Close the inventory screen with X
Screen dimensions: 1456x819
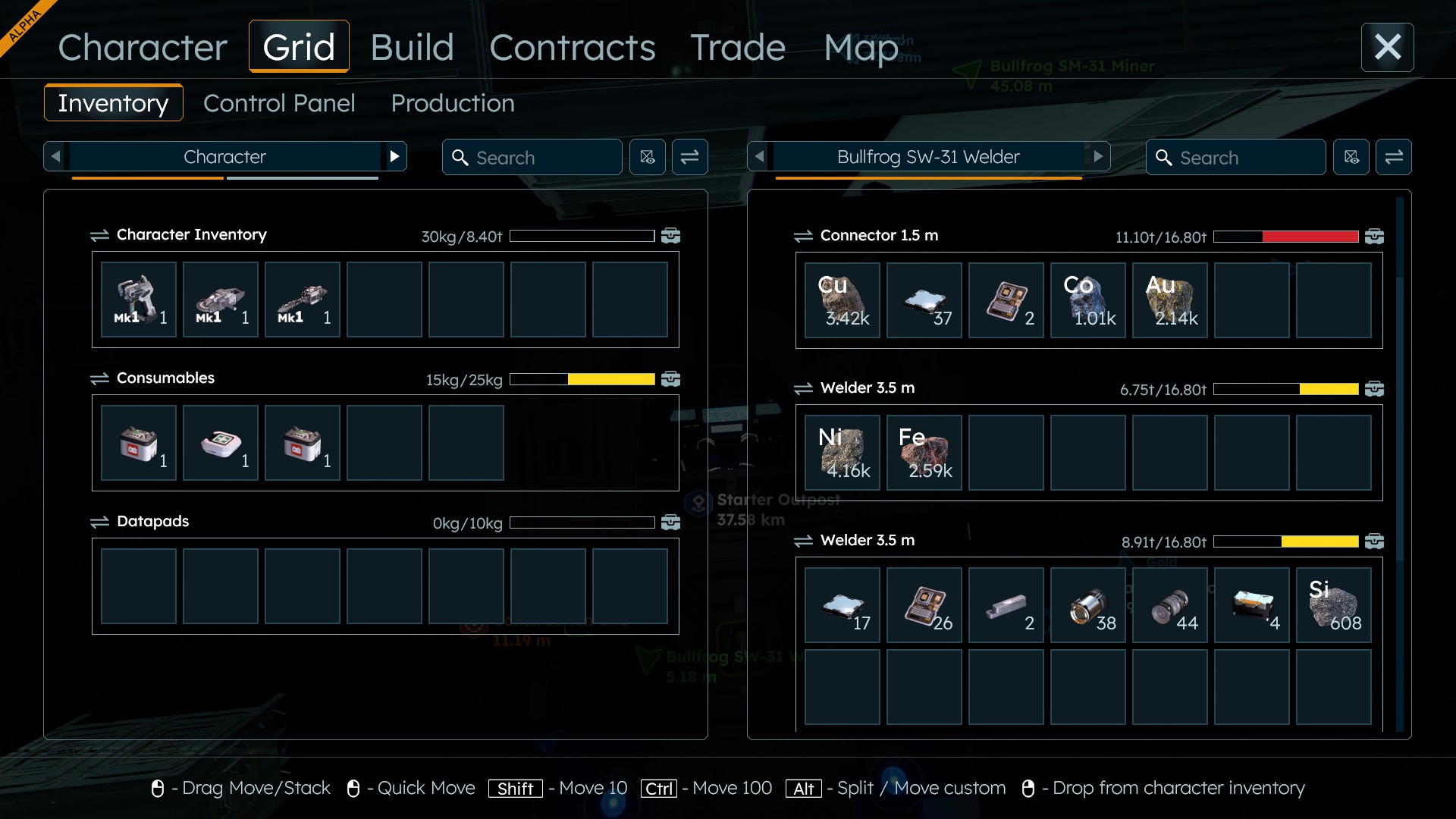[1387, 47]
